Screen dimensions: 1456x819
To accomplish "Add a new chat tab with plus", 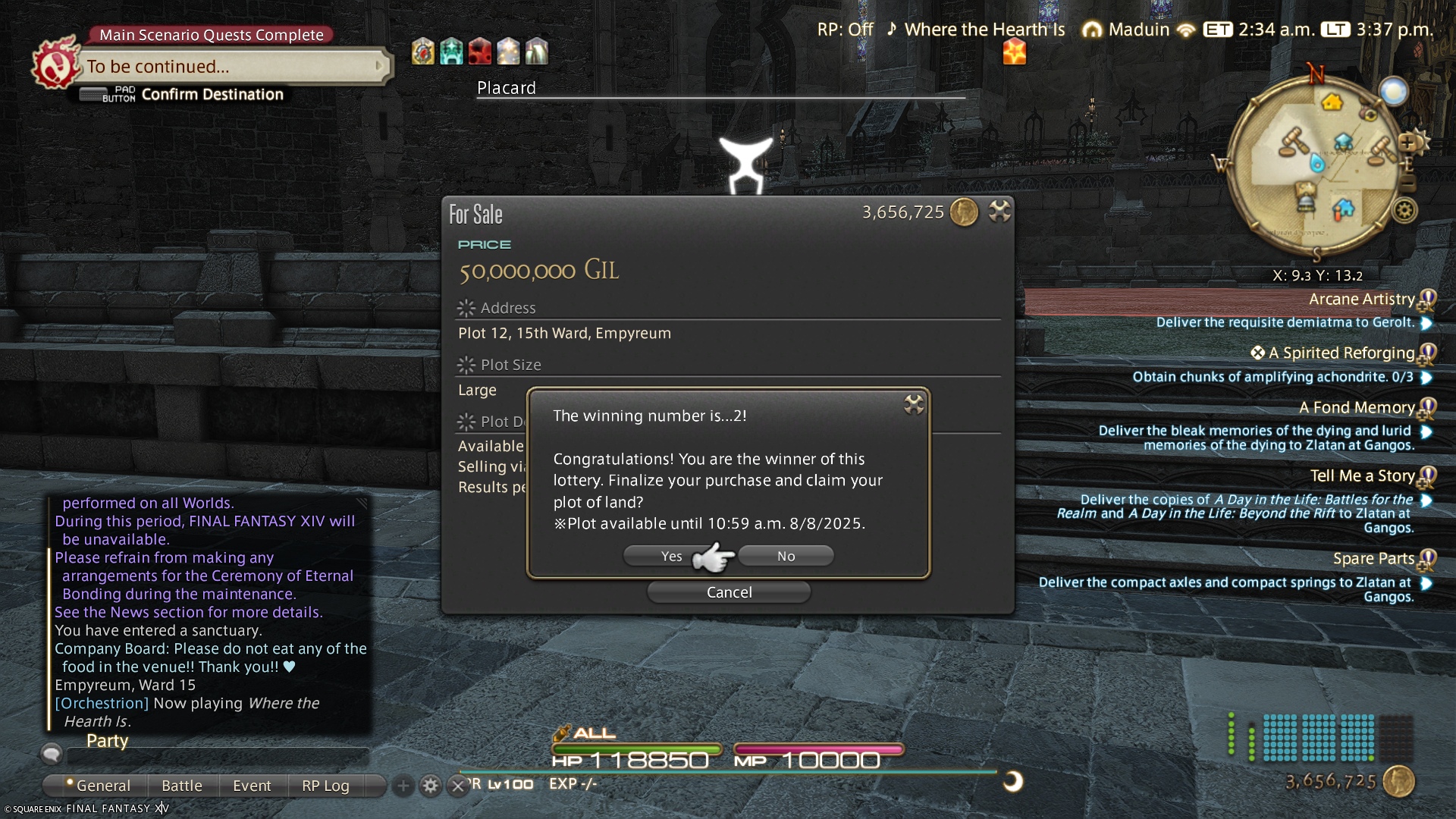I will [x=403, y=786].
